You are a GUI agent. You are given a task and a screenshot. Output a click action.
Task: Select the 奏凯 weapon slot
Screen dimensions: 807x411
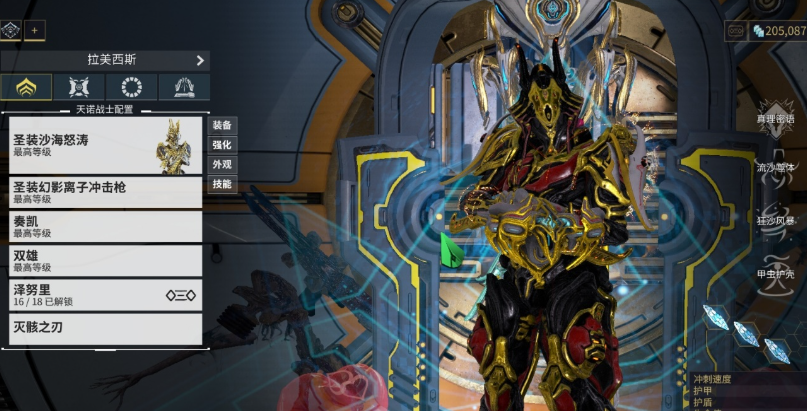tap(105, 227)
